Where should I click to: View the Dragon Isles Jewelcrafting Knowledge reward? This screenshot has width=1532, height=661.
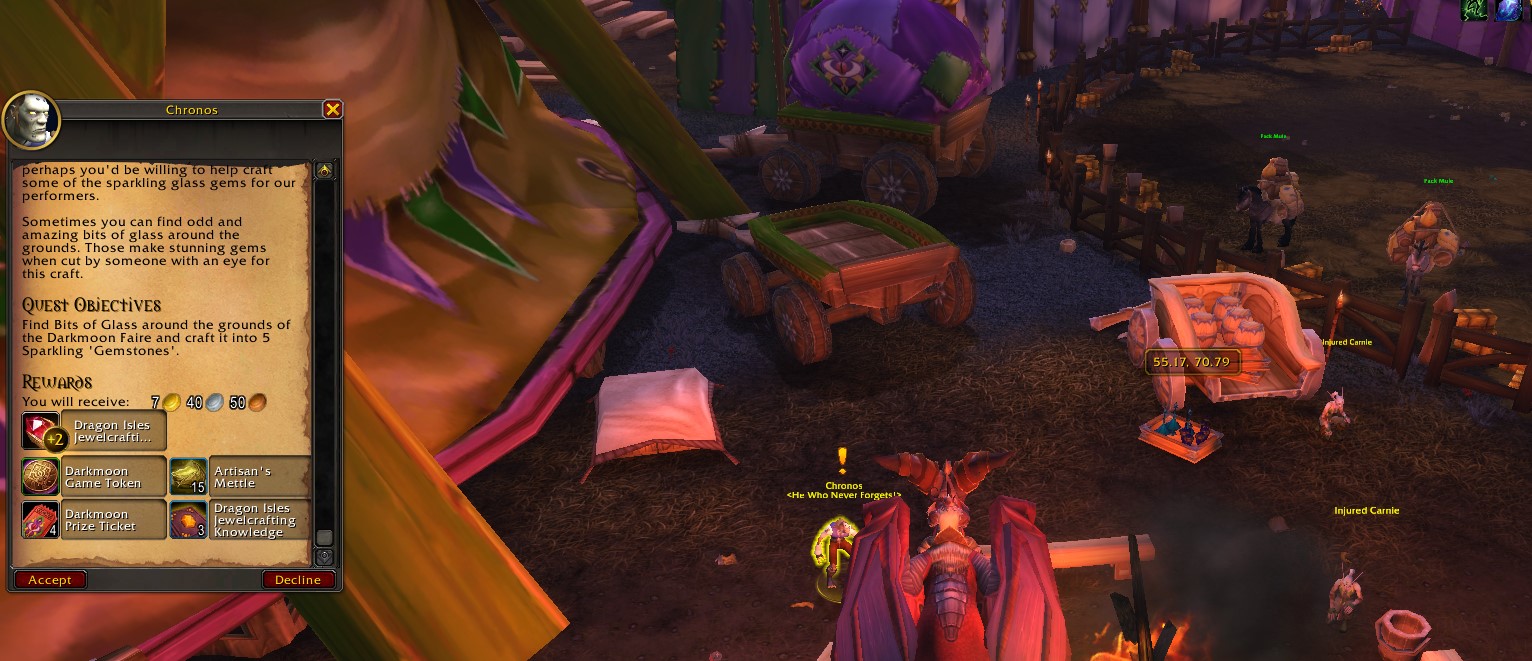[x=240, y=520]
